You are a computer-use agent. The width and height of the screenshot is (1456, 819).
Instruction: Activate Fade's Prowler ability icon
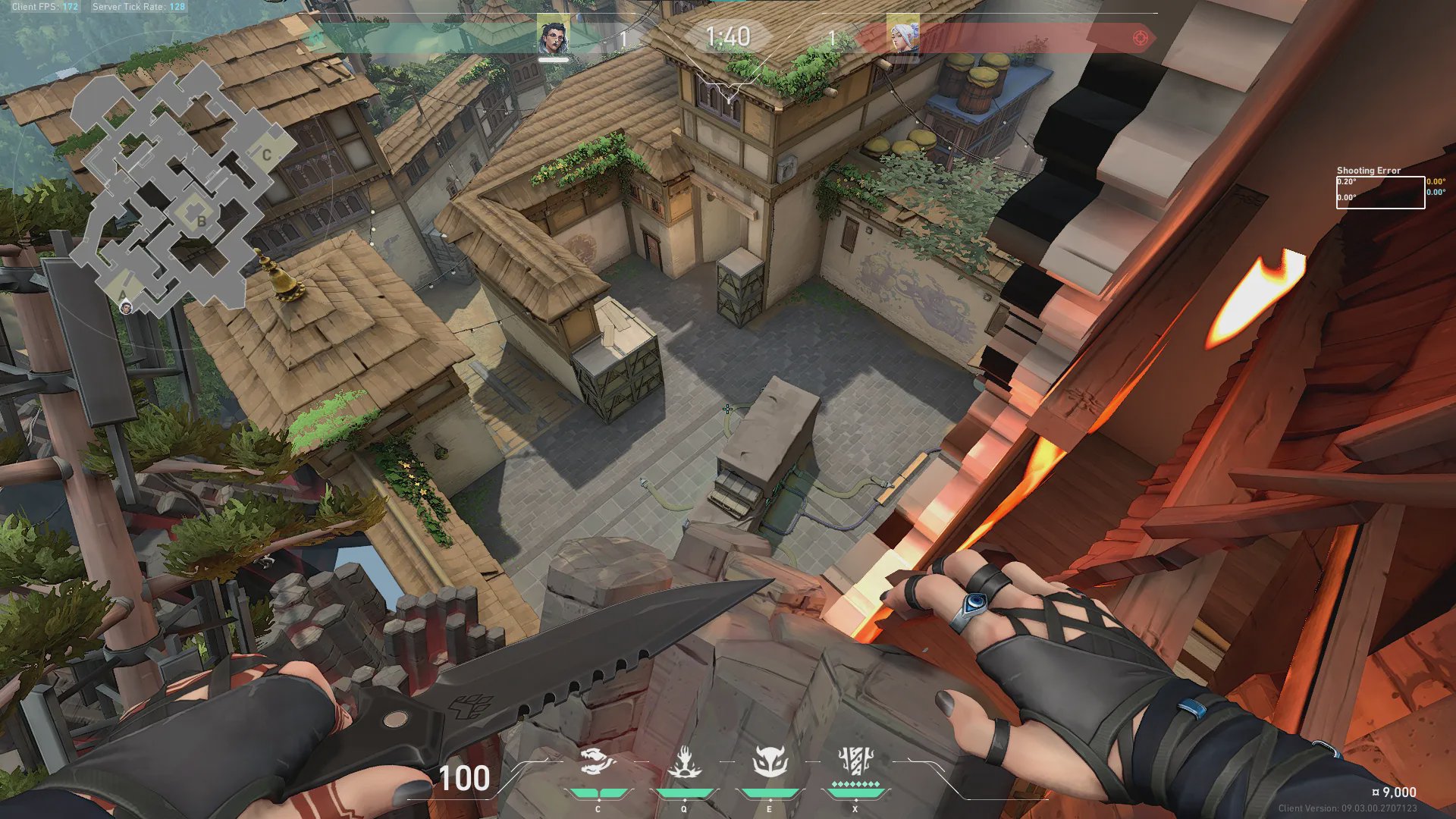pyautogui.click(x=598, y=762)
